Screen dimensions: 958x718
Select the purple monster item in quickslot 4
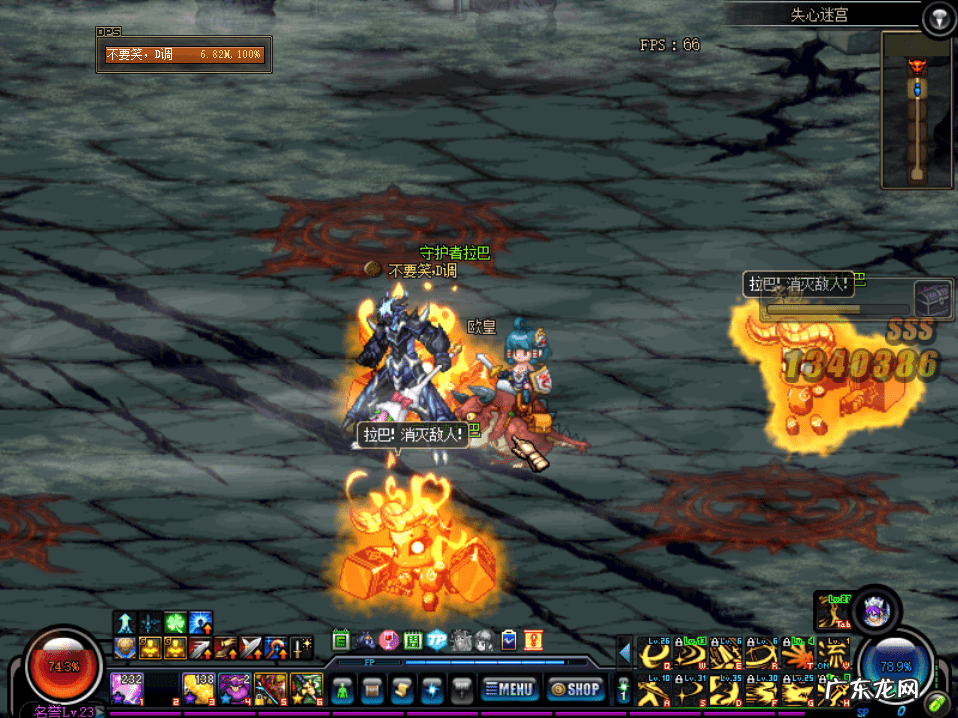pyautogui.click(x=235, y=688)
